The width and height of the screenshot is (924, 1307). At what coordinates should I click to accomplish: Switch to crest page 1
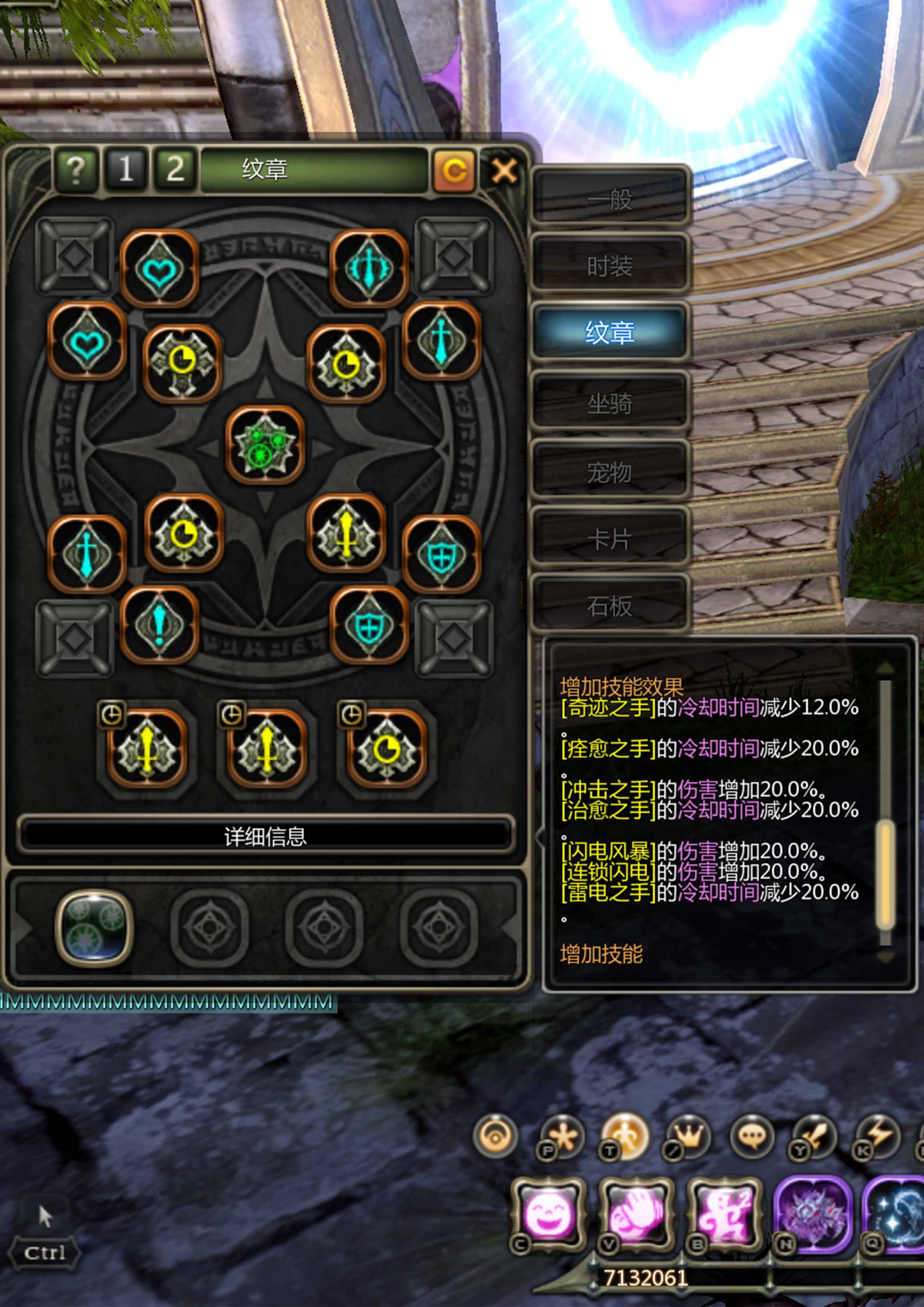[126, 169]
